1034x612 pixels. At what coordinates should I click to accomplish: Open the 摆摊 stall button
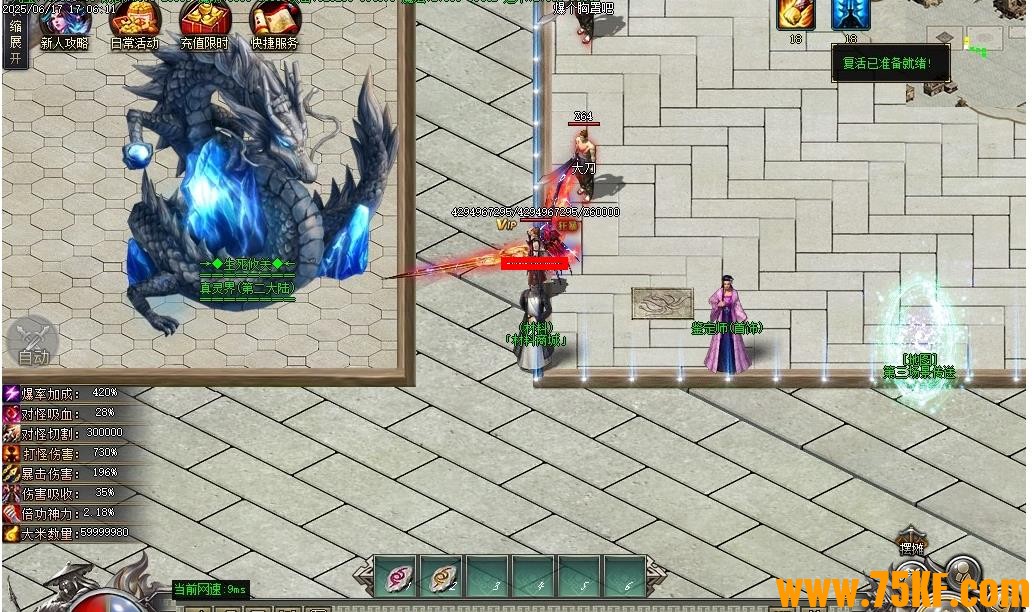click(x=910, y=547)
